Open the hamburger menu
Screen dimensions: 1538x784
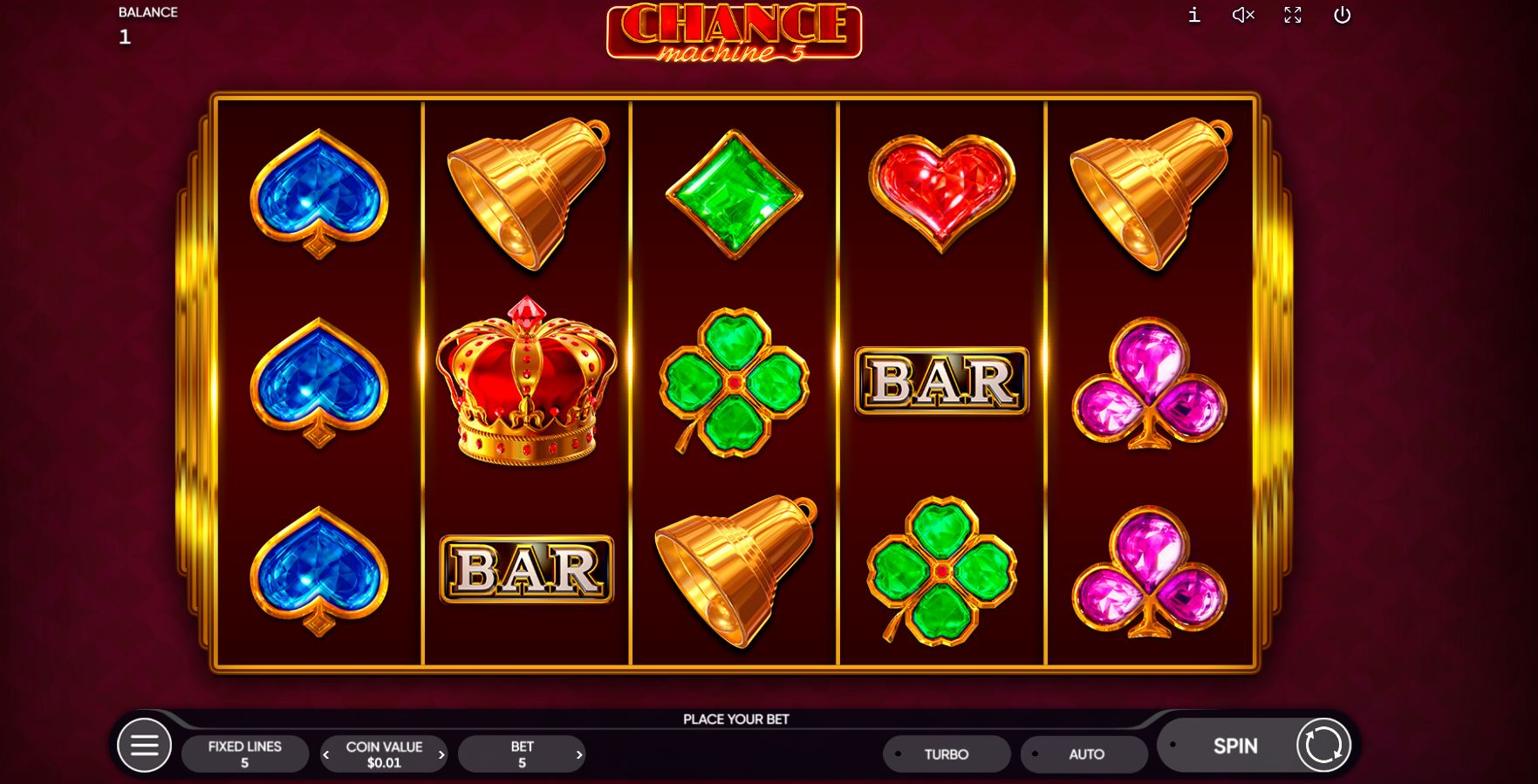[x=145, y=746]
